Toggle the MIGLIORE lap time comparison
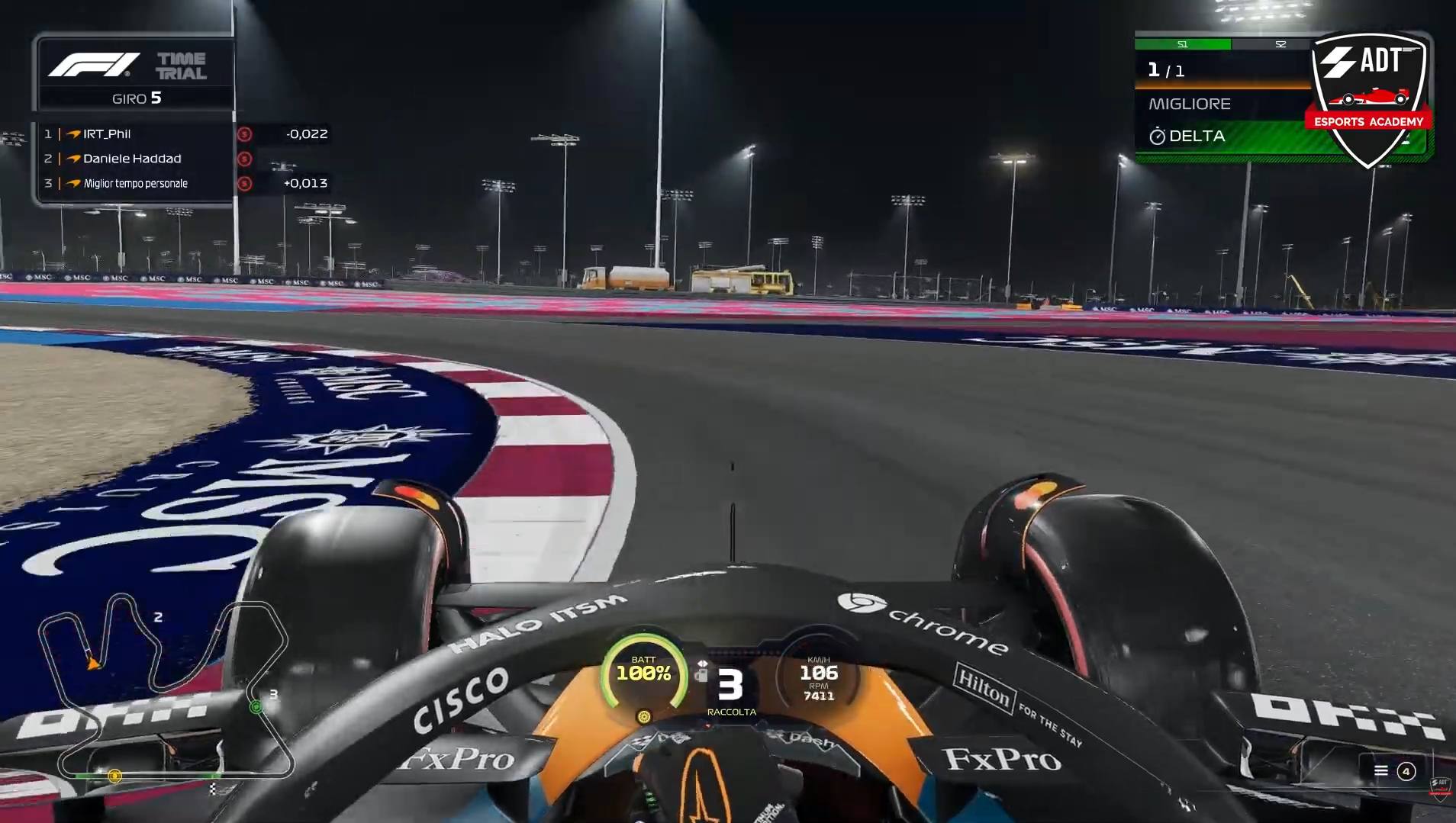 point(1188,104)
